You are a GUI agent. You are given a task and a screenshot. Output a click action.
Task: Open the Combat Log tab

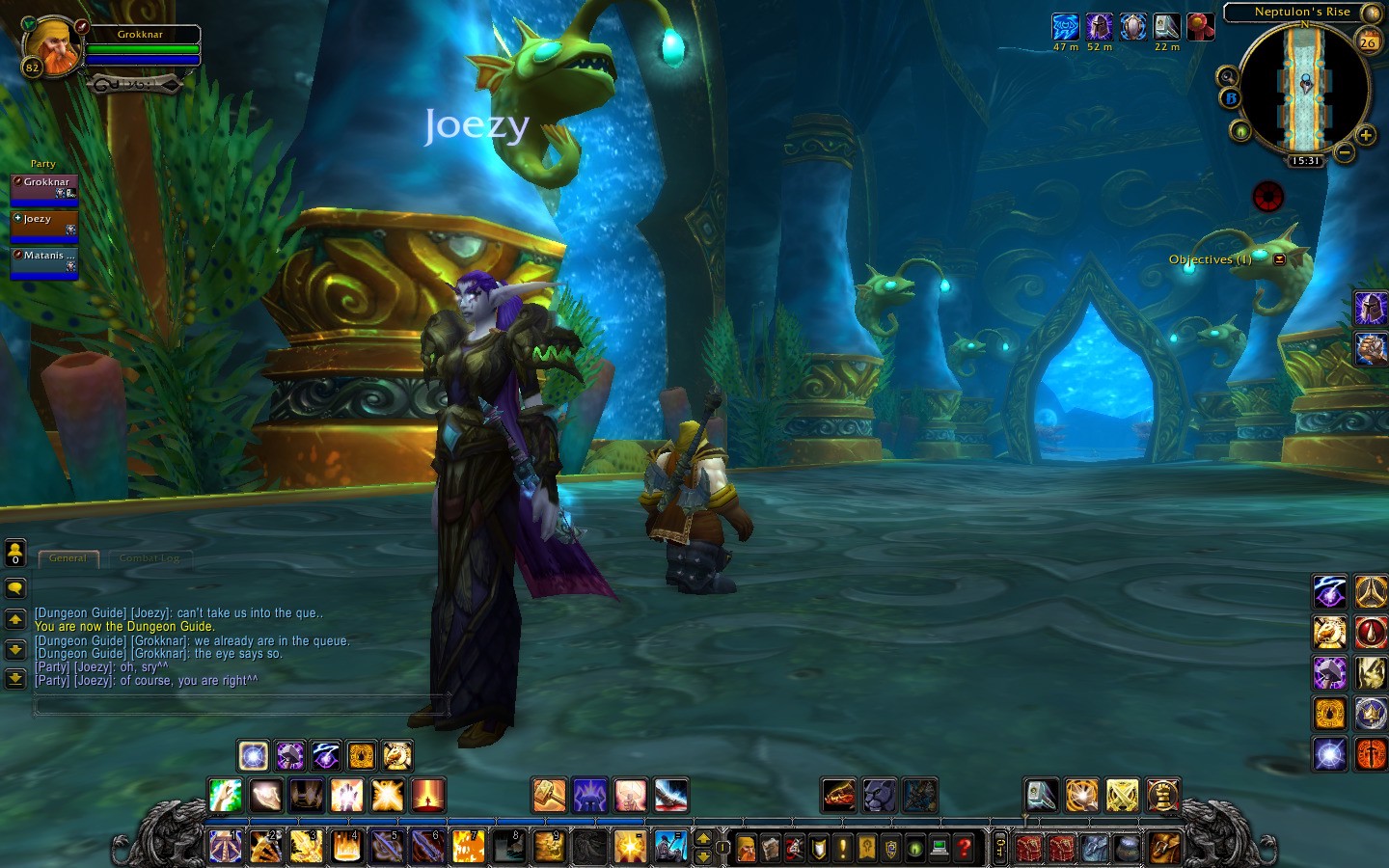pos(150,558)
